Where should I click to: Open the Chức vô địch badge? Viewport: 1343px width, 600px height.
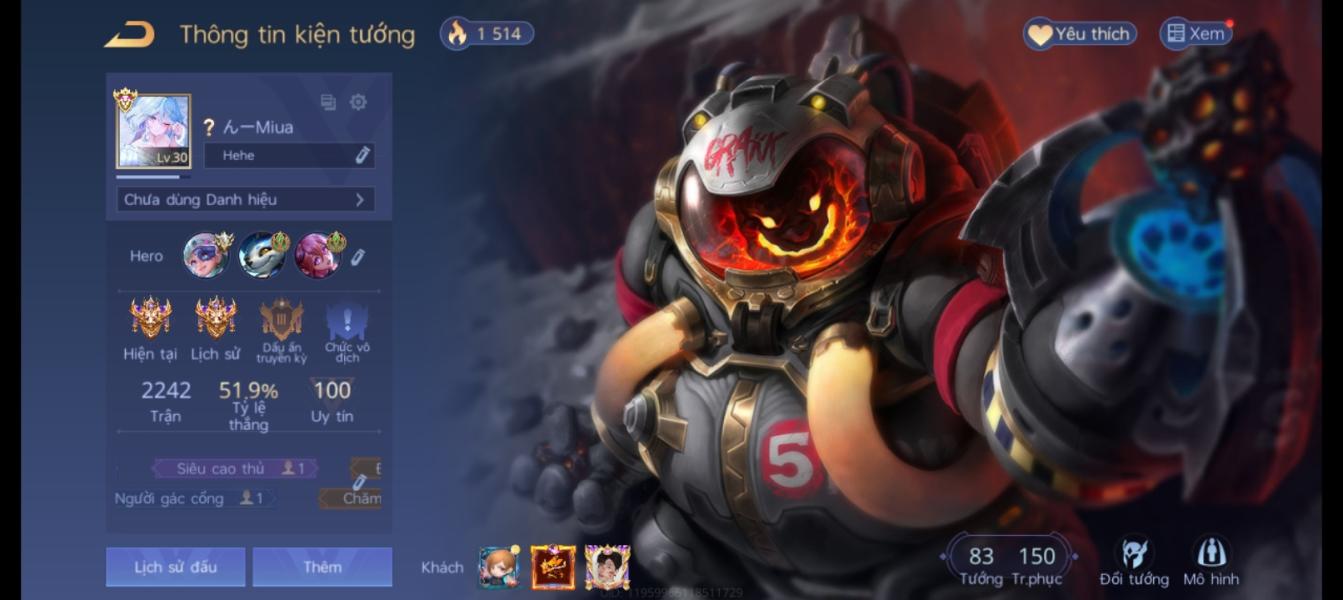(x=347, y=327)
